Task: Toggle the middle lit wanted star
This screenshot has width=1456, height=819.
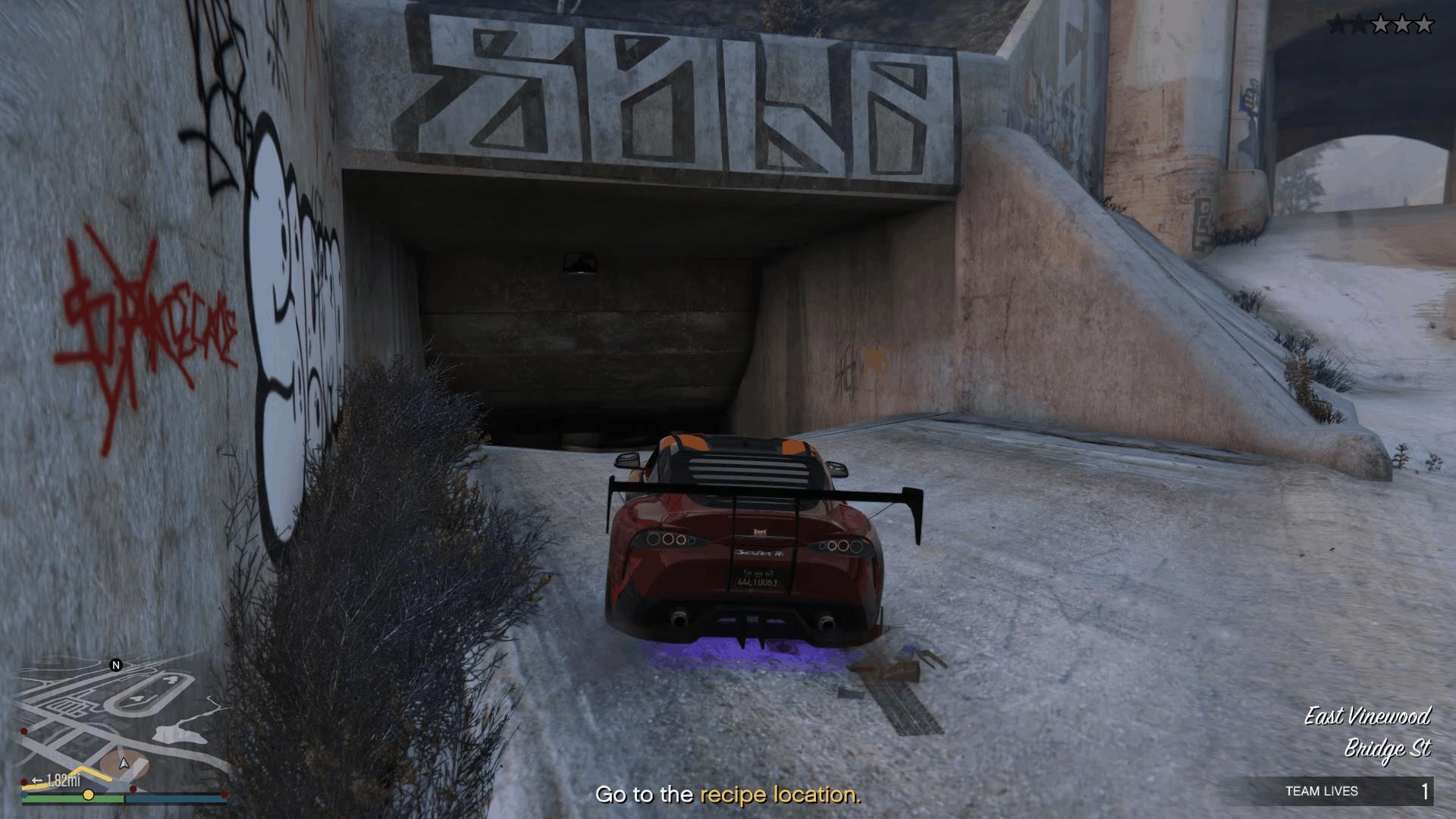Action: coord(1402,24)
